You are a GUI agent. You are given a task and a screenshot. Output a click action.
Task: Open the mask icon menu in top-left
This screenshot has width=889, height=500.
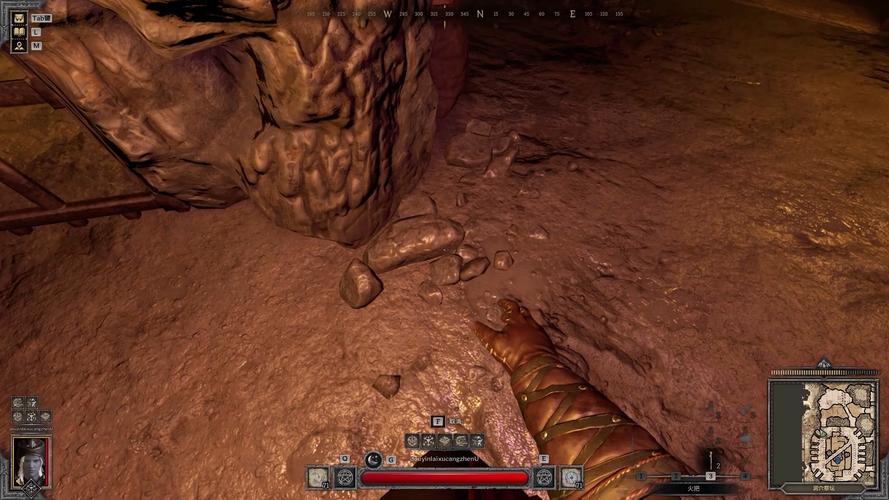19,17
